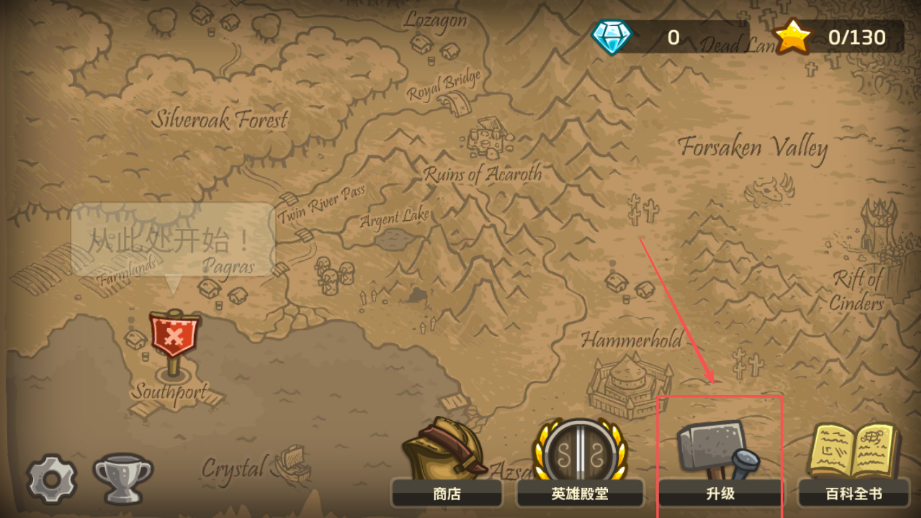
Task: Select the red flag level at Southport
Action: coord(174,337)
